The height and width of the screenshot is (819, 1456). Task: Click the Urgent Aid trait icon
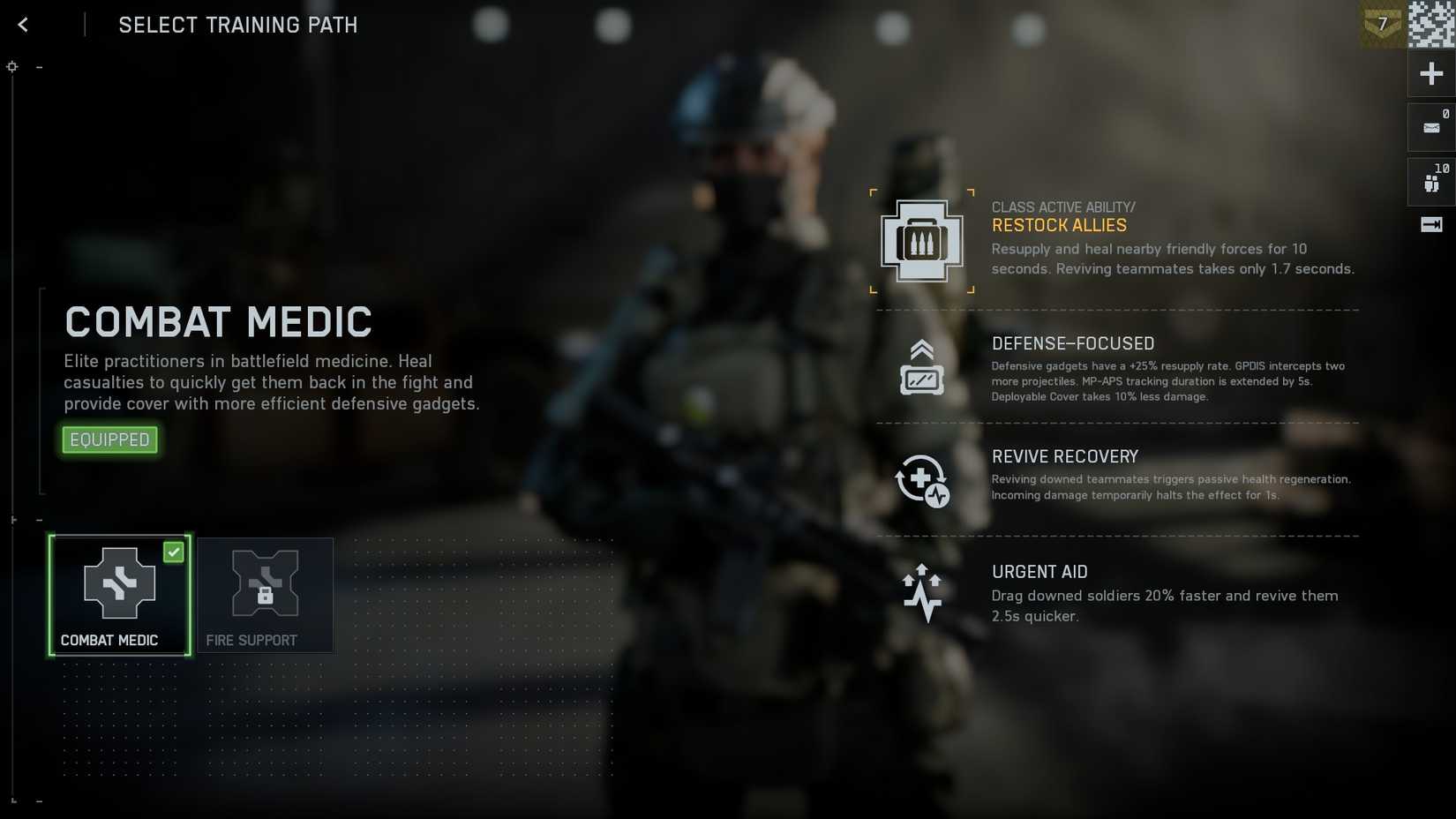(x=922, y=593)
